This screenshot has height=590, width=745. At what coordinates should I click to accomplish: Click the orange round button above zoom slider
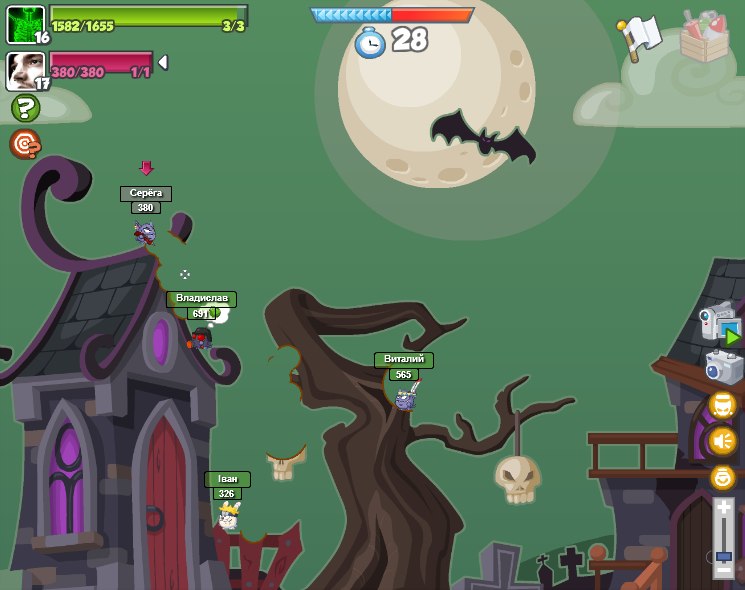tap(722, 478)
